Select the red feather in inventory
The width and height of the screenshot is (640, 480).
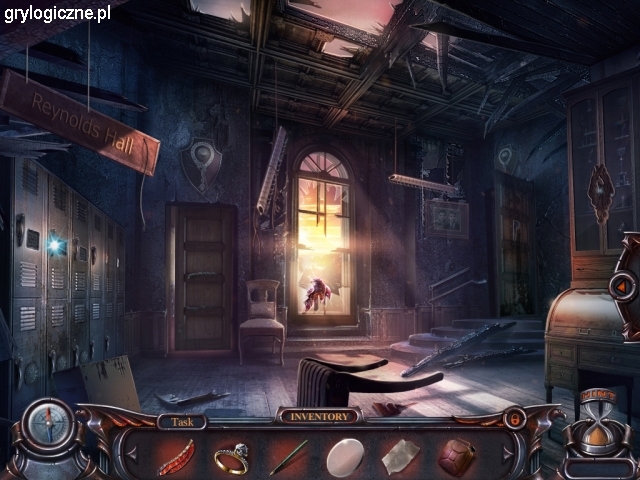pos(175,457)
